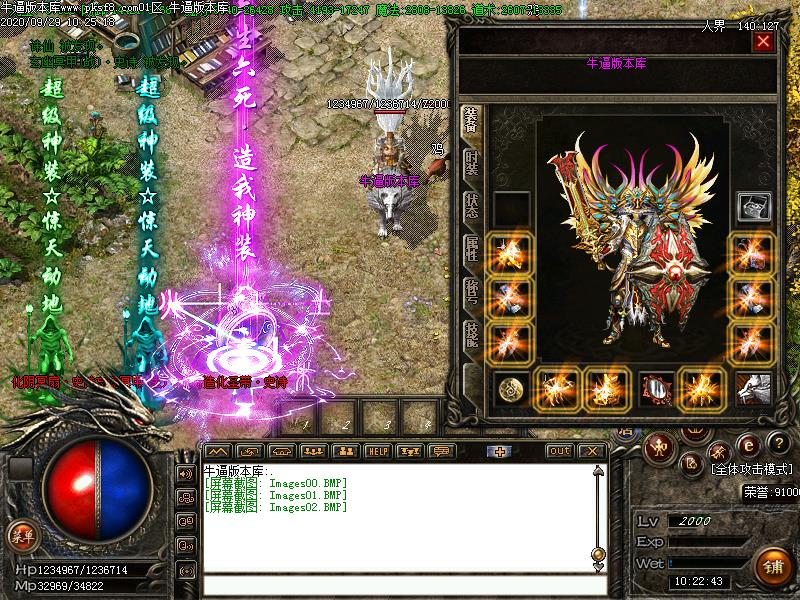Viewport: 800px width, 600px height.
Task: Toggle the speaker sound button beside chat
Action: click(186, 473)
